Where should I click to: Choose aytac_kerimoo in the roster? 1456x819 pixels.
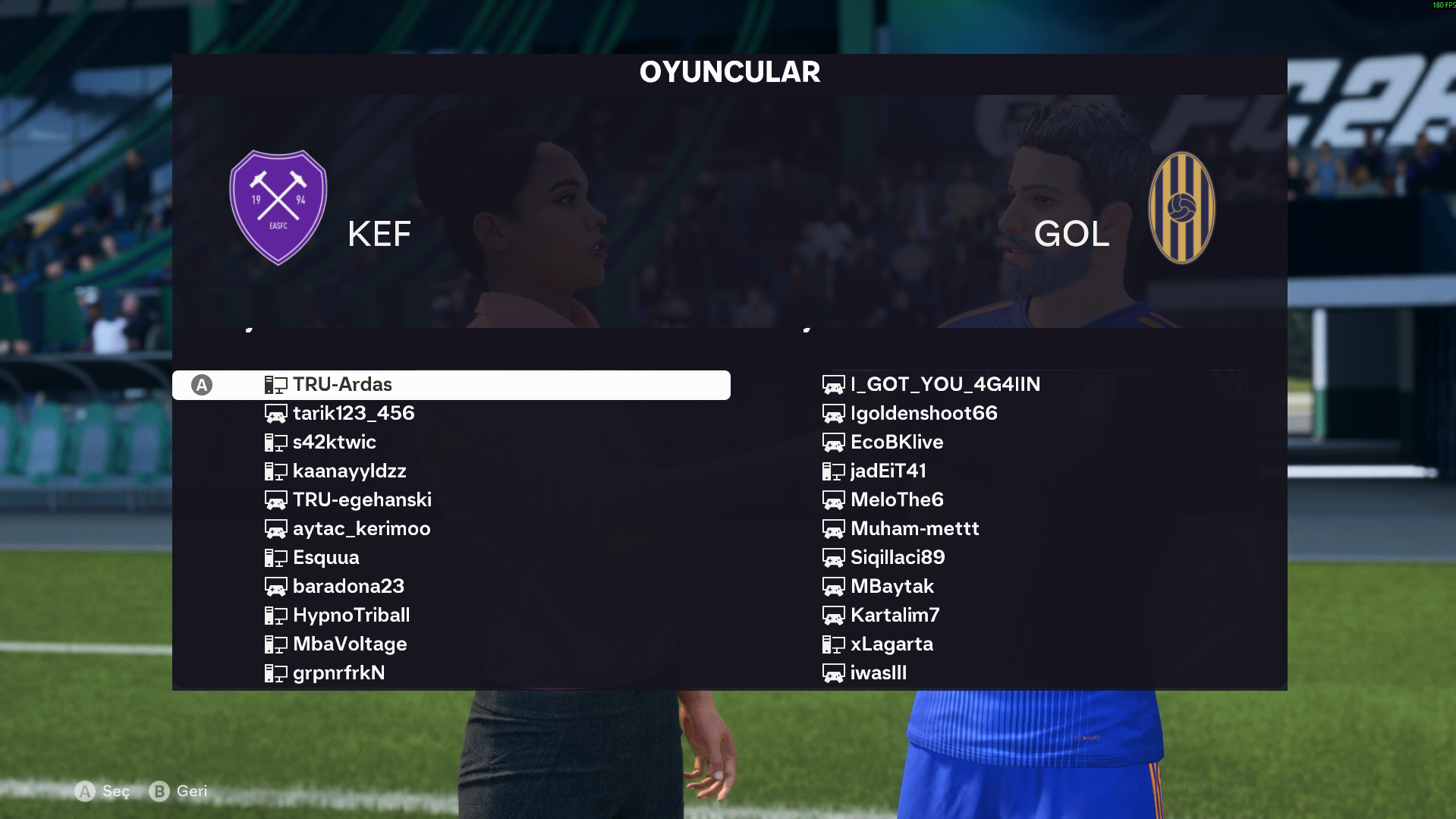coord(361,529)
